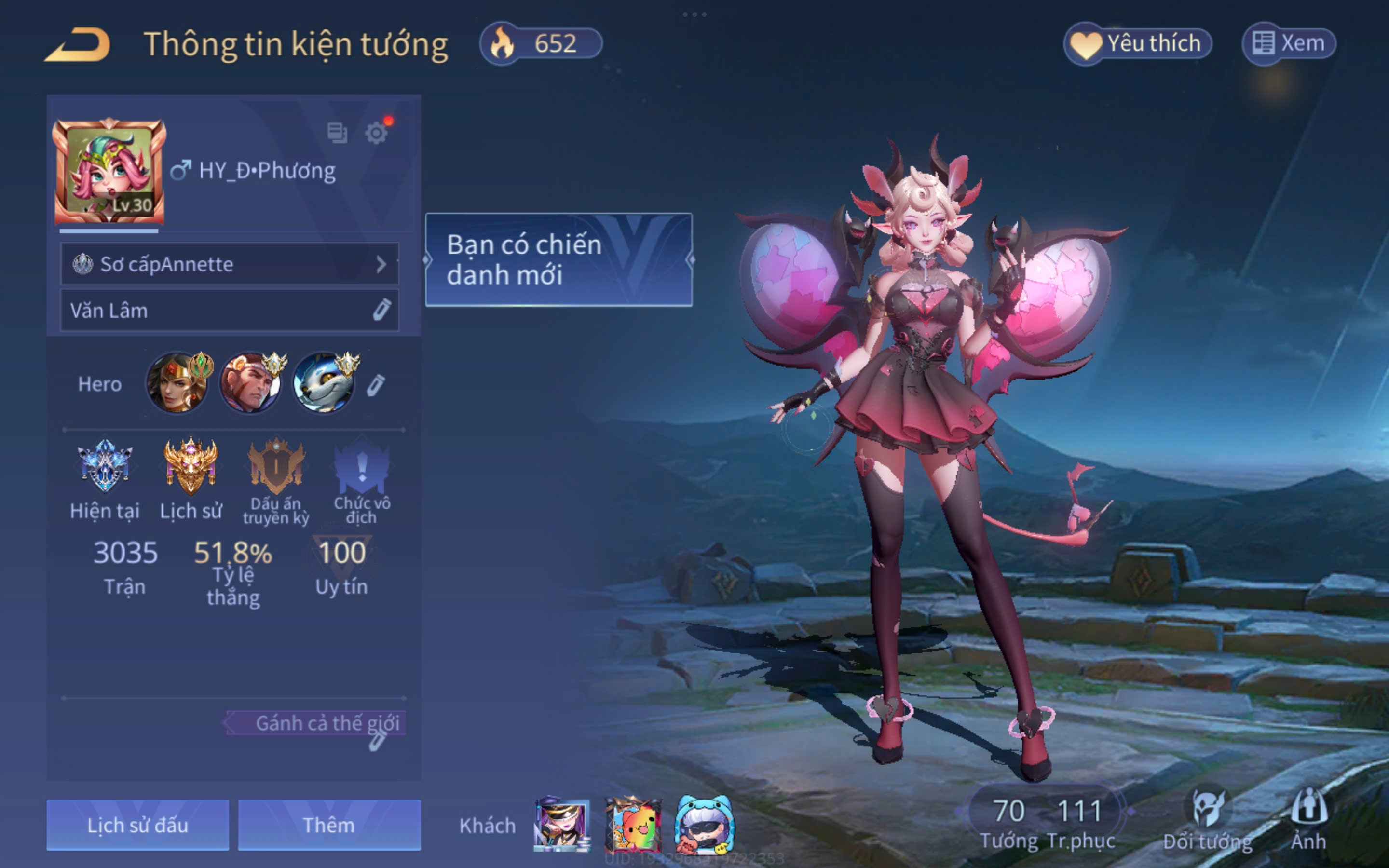
Task: Open the flame popularity counter 652
Action: (541, 43)
